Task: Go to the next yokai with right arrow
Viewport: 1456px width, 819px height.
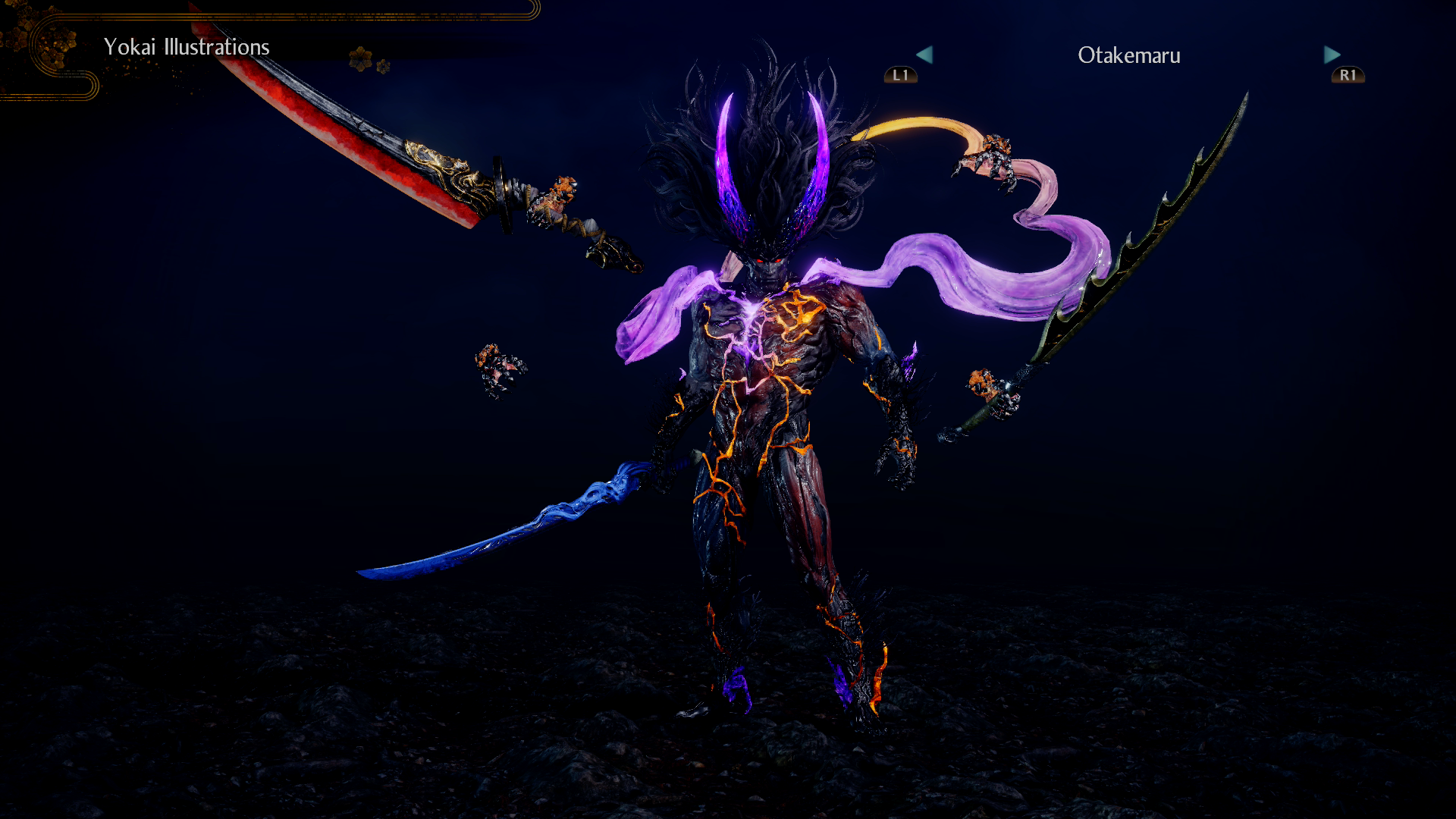Action: coord(1332,55)
